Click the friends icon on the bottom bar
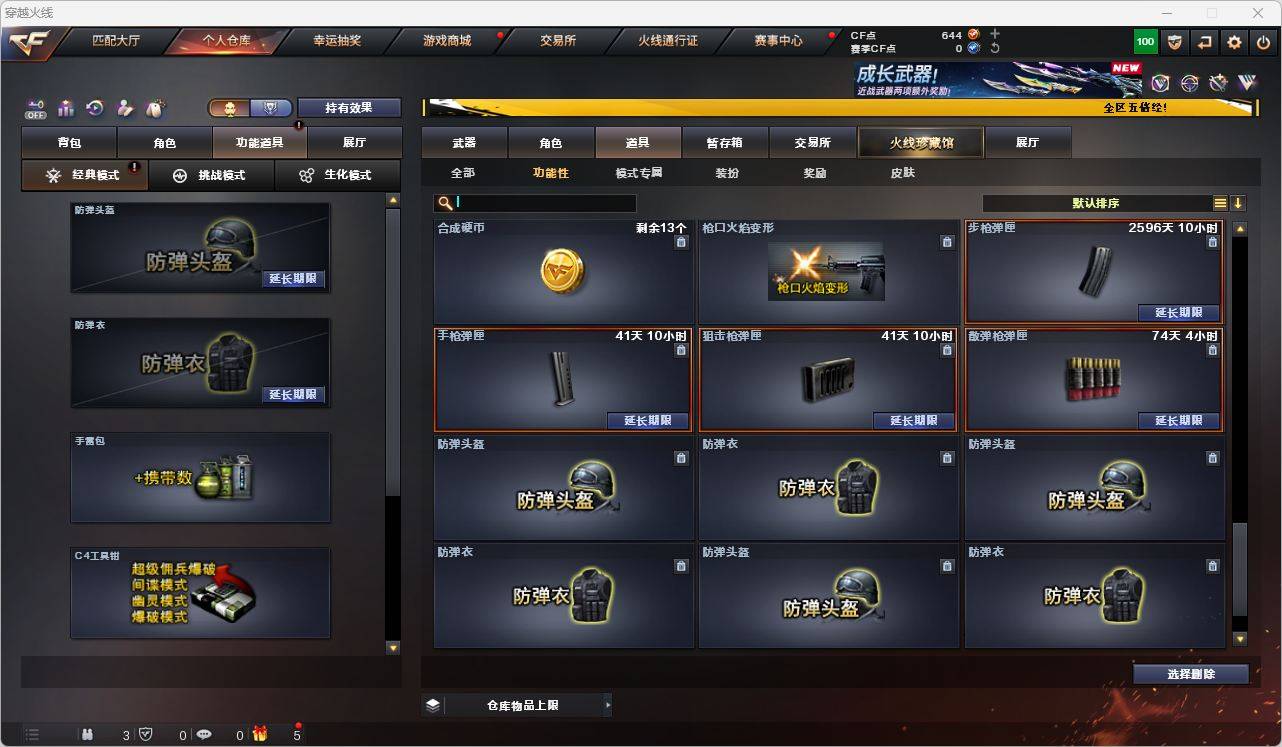The height and width of the screenshot is (747, 1282). (x=88, y=733)
